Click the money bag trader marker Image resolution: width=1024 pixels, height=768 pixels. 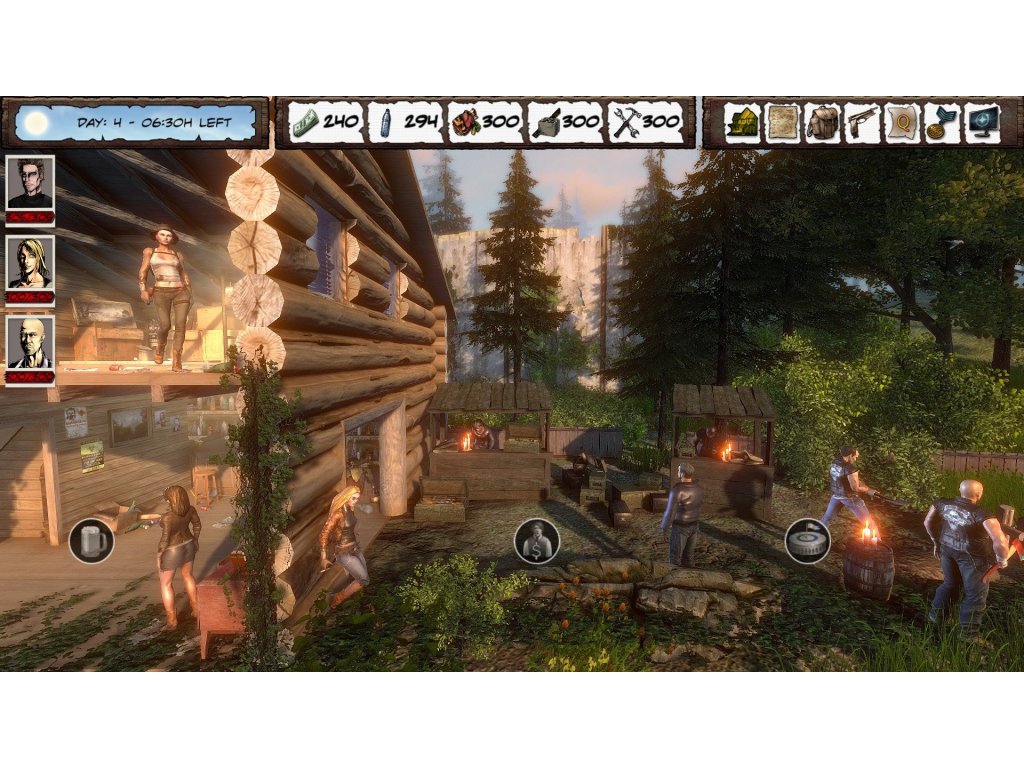click(537, 541)
